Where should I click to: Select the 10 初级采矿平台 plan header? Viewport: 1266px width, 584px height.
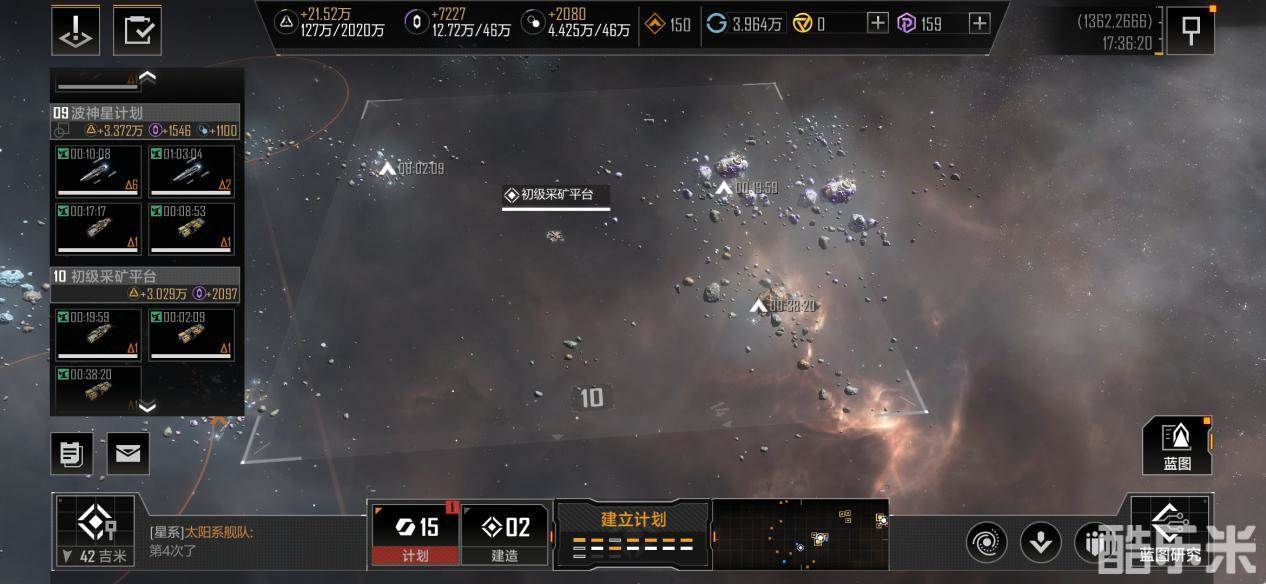pyautogui.click(x=145, y=276)
